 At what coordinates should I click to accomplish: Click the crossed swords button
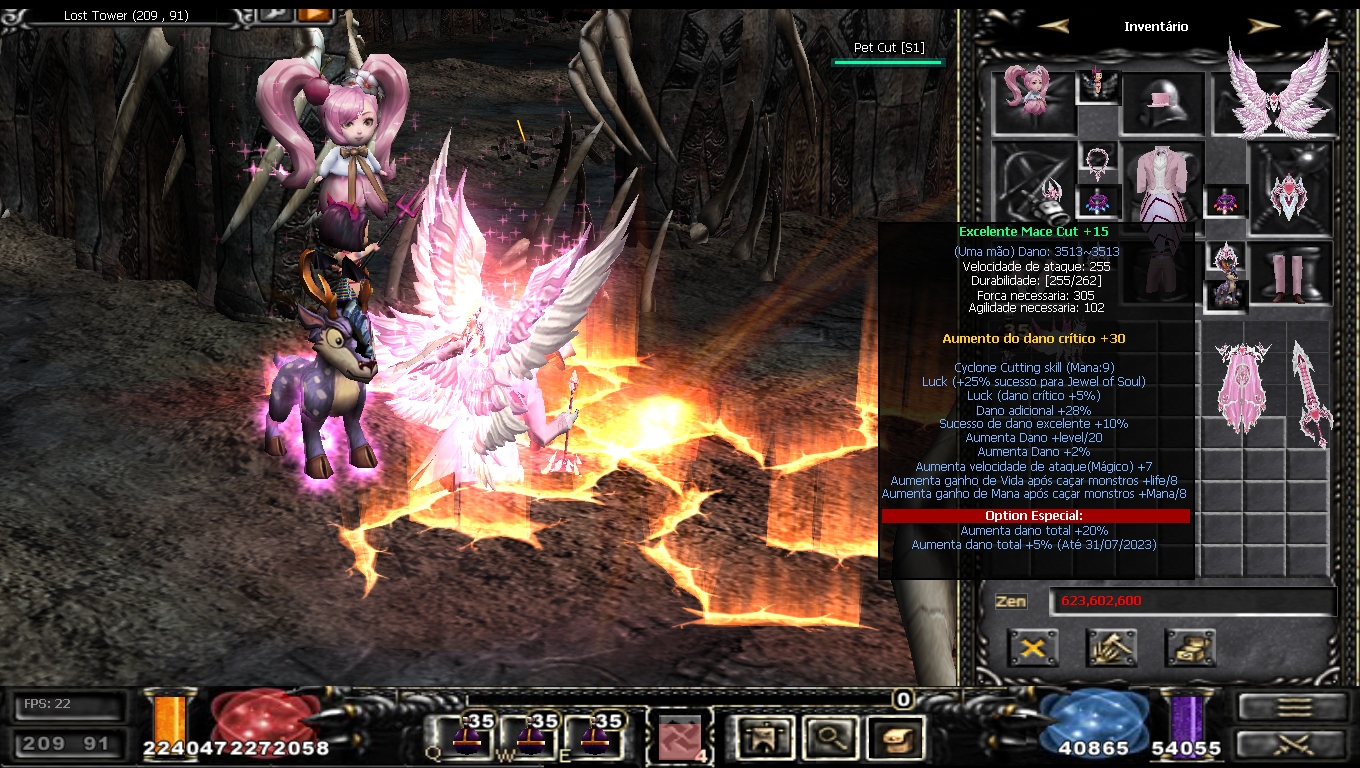pyautogui.click(x=1294, y=744)
